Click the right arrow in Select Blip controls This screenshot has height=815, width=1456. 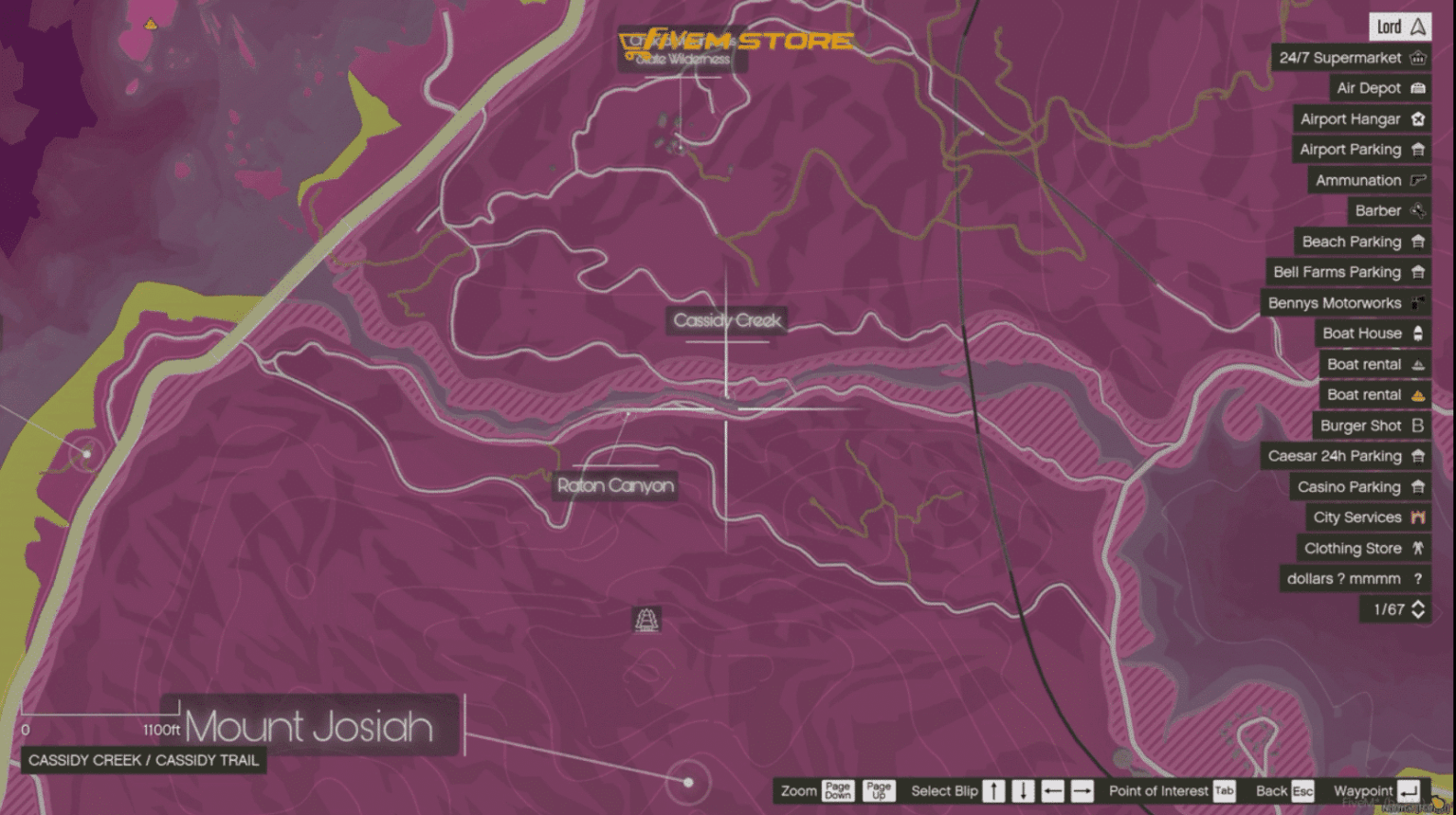(x=1081, y=790)
